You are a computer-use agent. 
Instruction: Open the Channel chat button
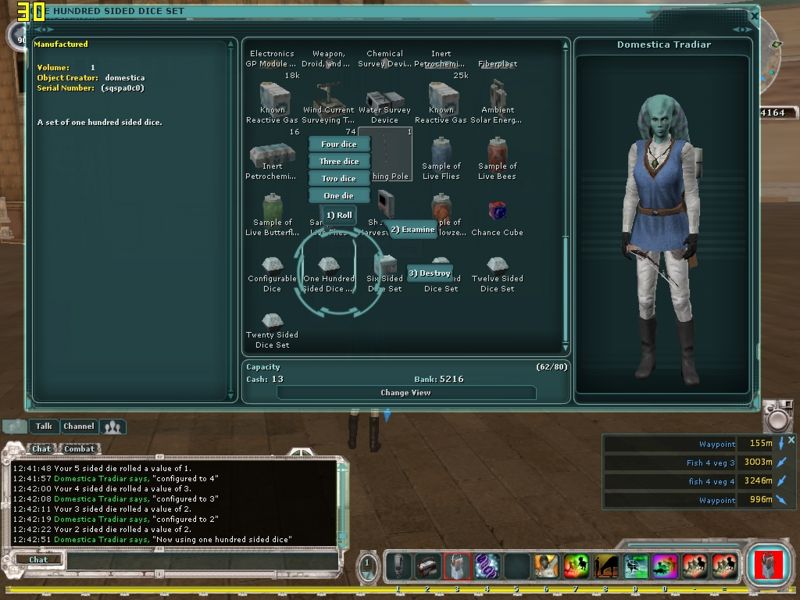click(x=78, y=426)
